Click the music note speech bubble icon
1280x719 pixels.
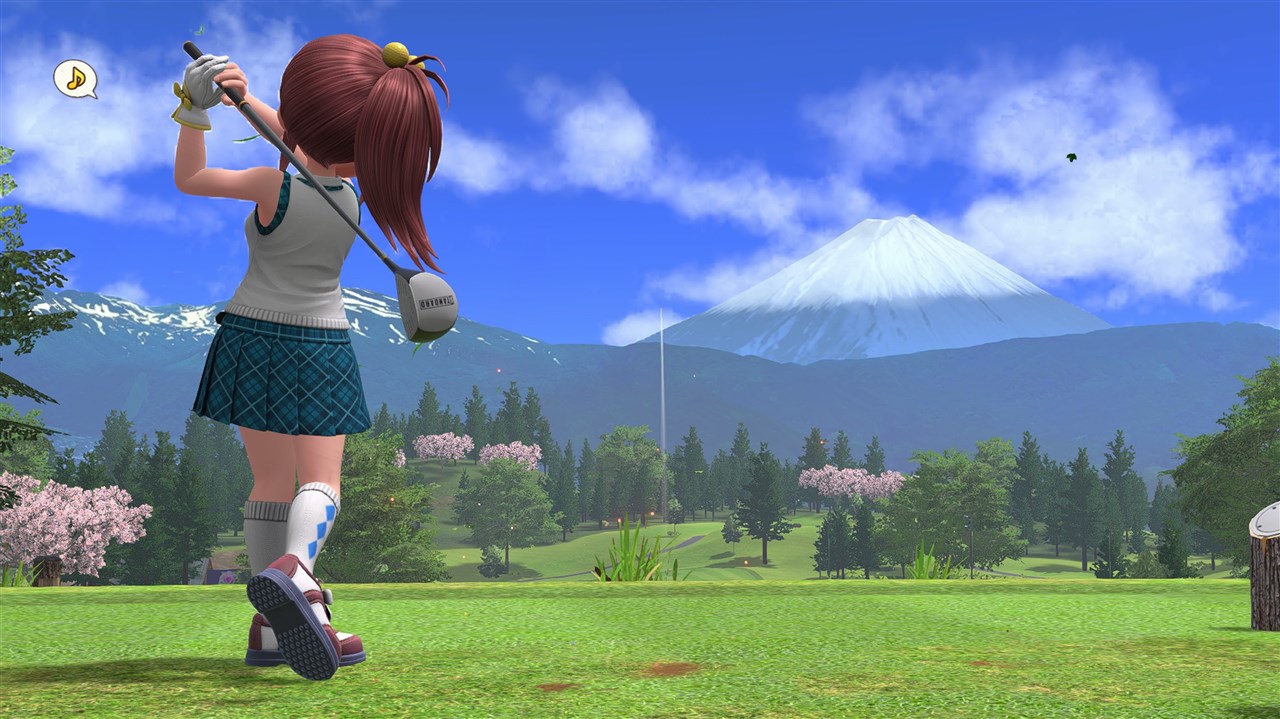tap(75, 78)
